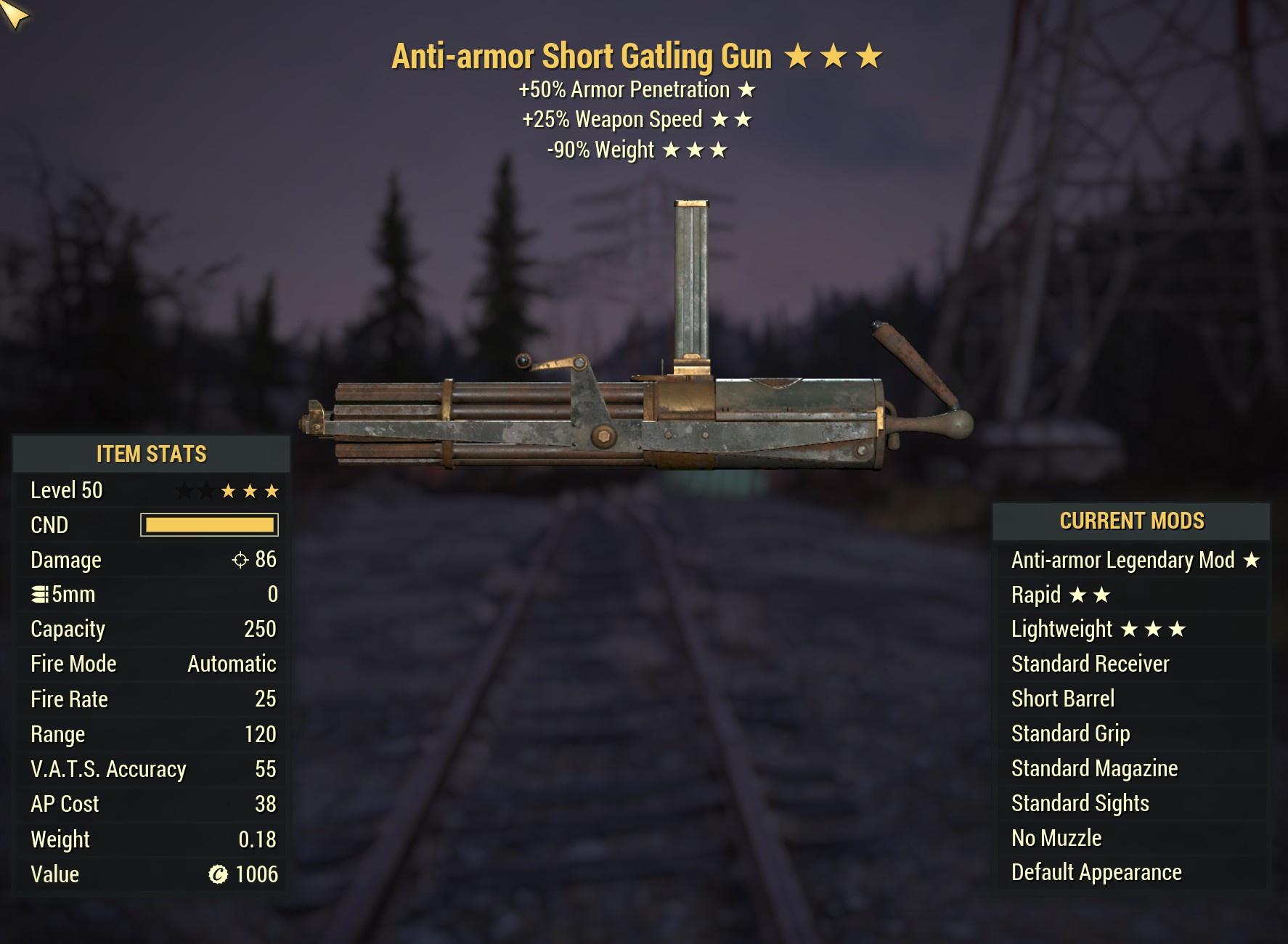The width and height of the screenshot is (1288, 944).
Task: Click the CND condition bar
Action: tap(209, 524)
